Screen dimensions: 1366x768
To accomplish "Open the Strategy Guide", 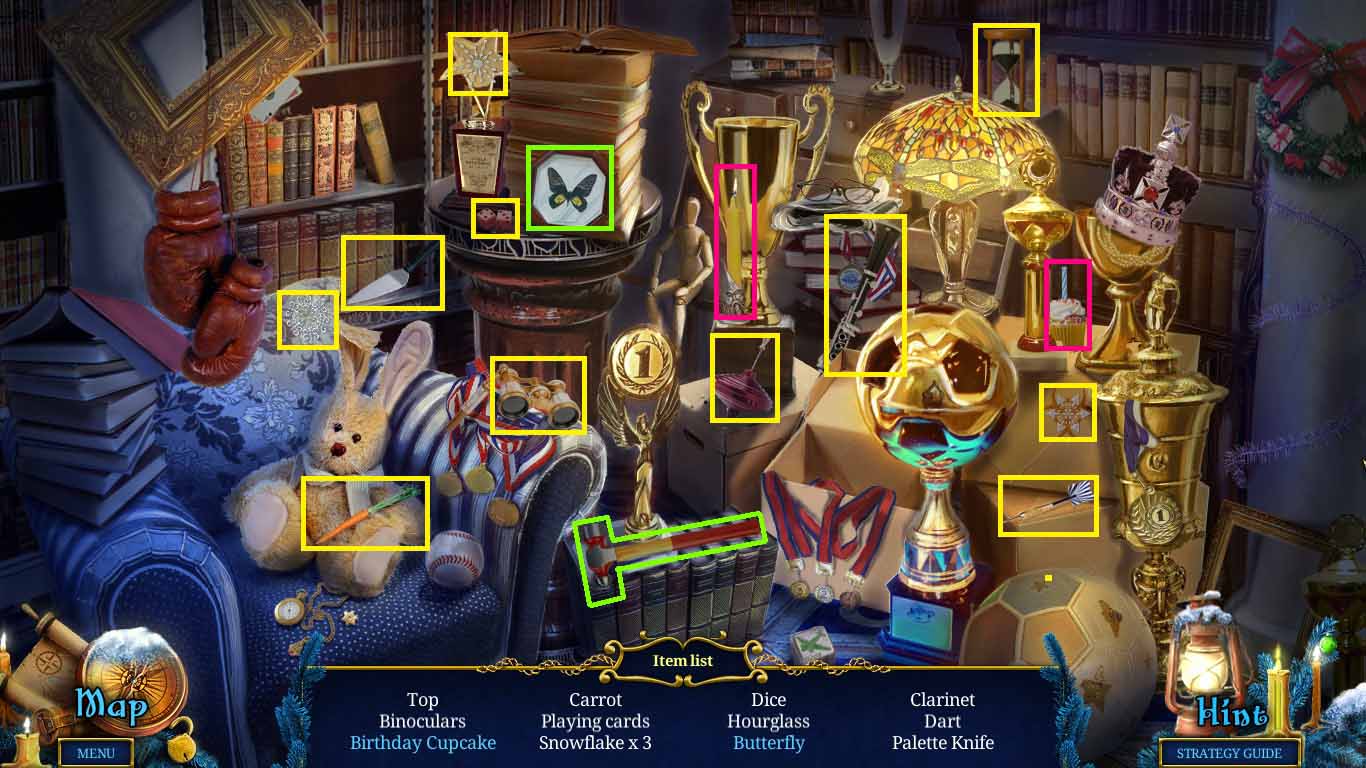I will [1228, 753].
